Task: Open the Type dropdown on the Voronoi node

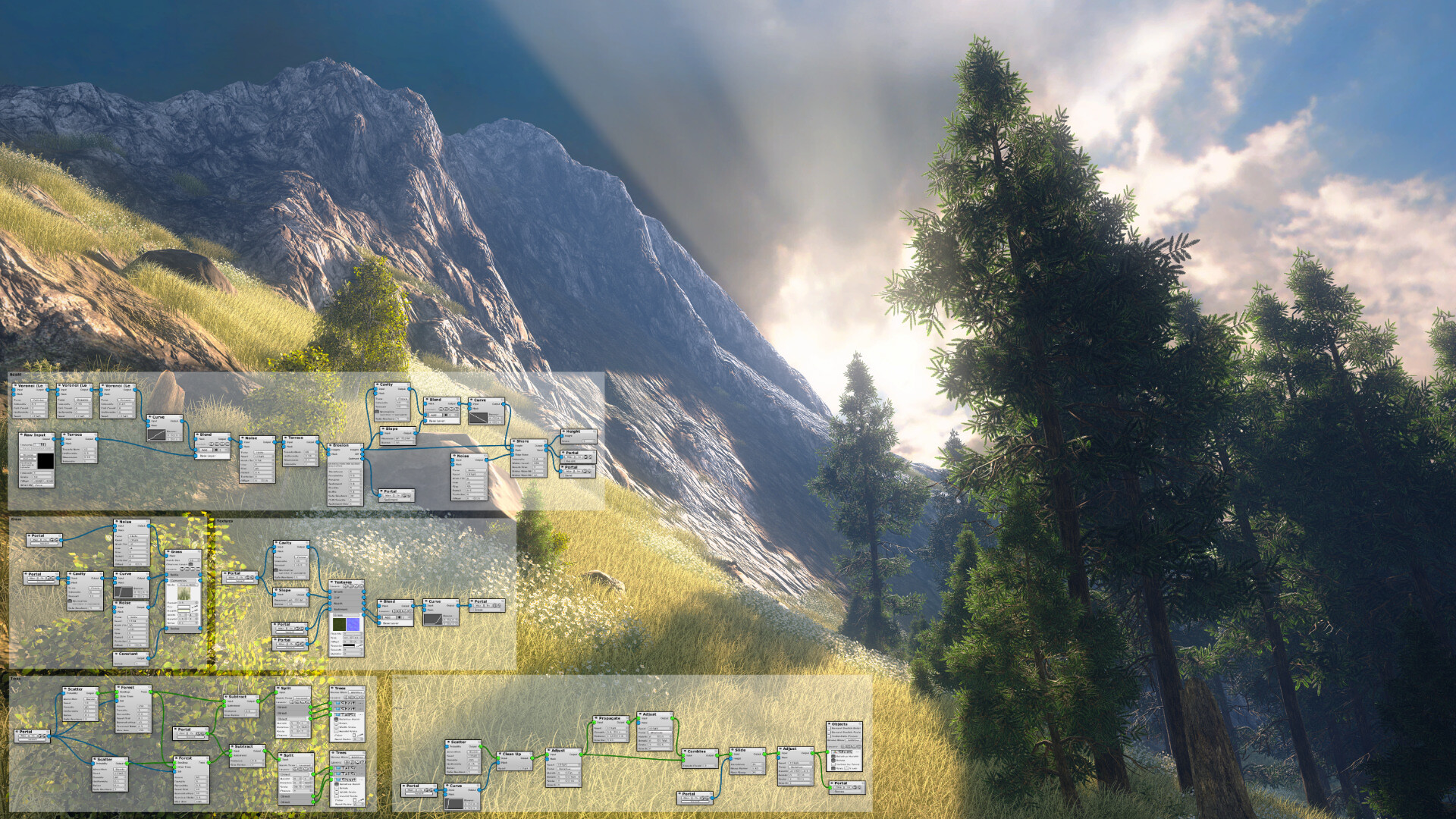Action: pyautogui.click(x=39, y=400)
